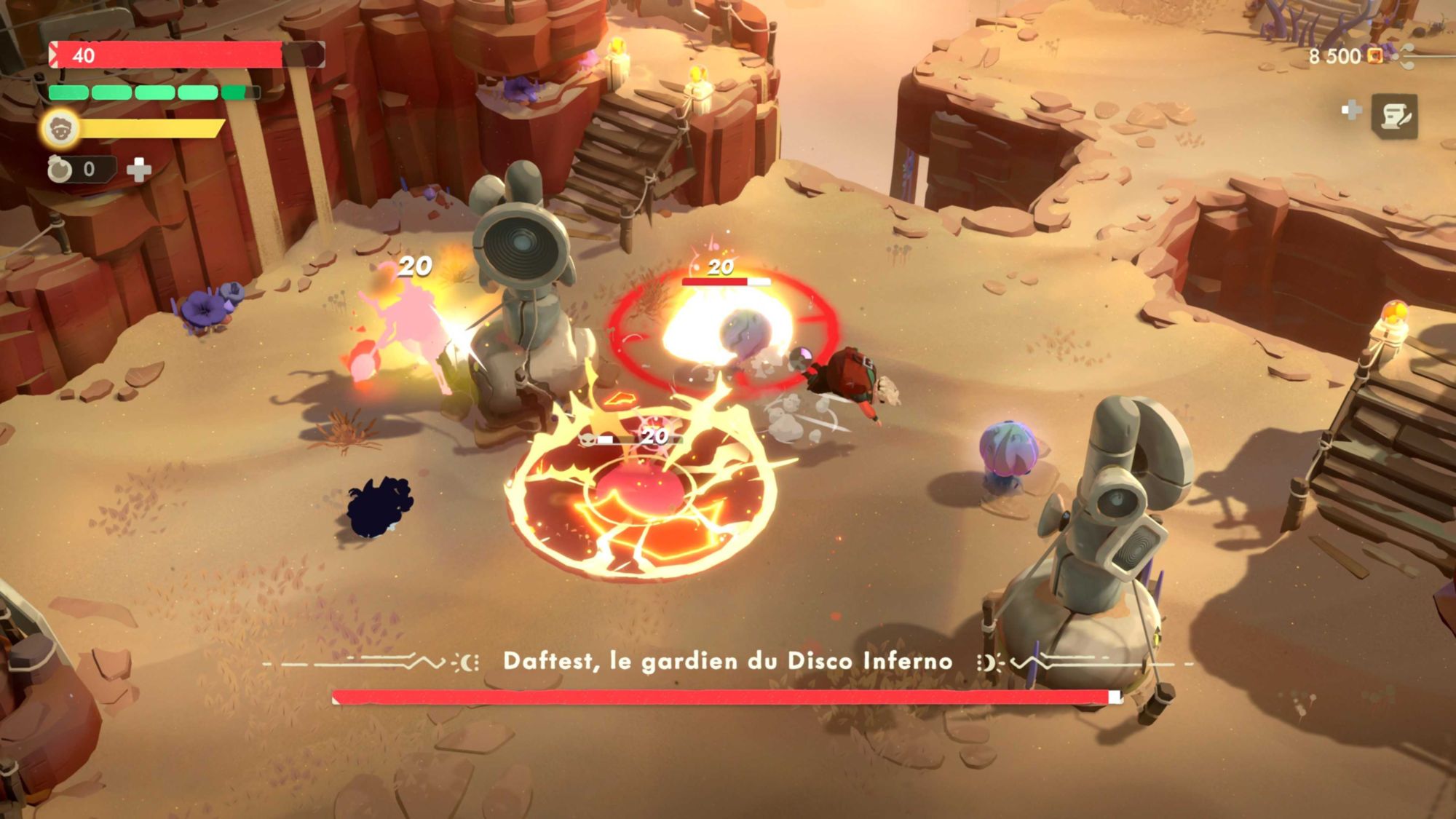
Task: Open the quest scroll journal icon
Action: click(1394, 116)
